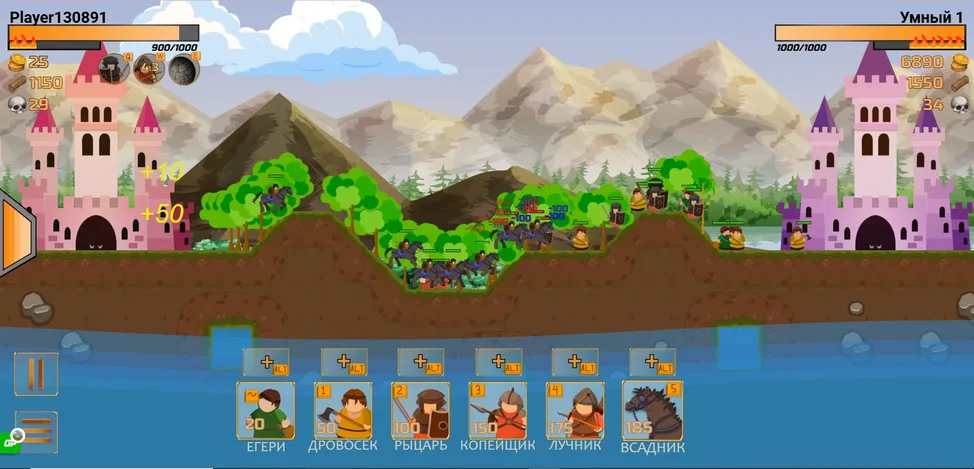
Task: Click the plus button above Егери
Action: click(x=266, y=362)
